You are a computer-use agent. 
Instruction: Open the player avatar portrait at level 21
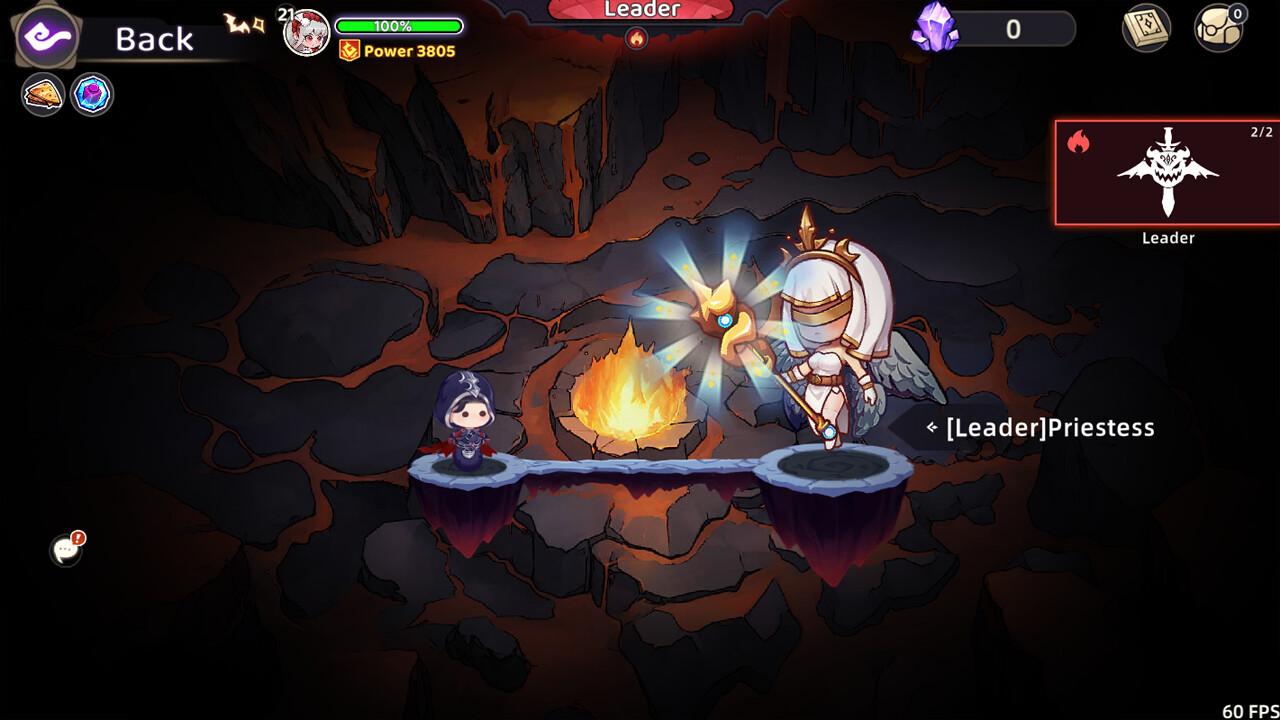tap(305, 30)
